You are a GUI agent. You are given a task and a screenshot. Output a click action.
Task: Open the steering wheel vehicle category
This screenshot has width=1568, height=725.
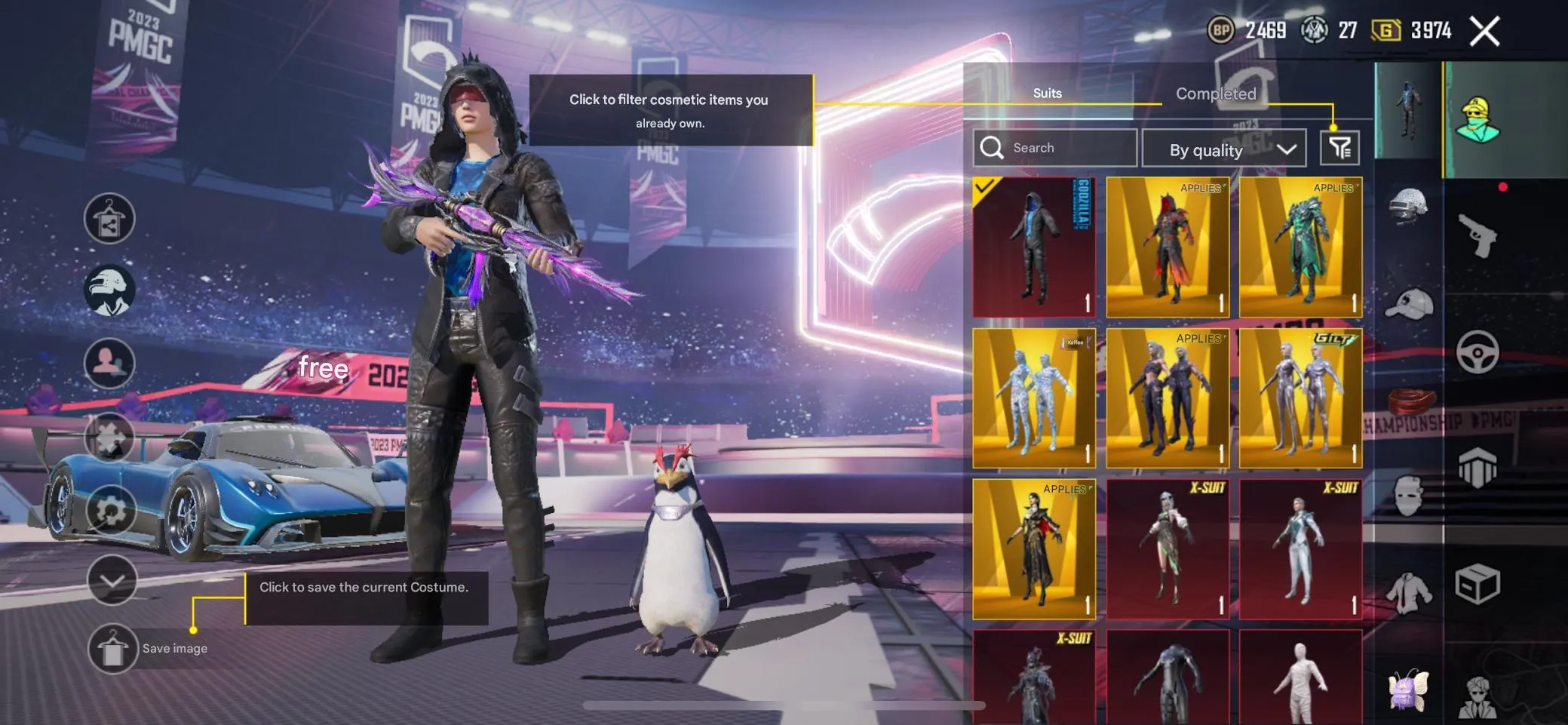click(1477, 352)
